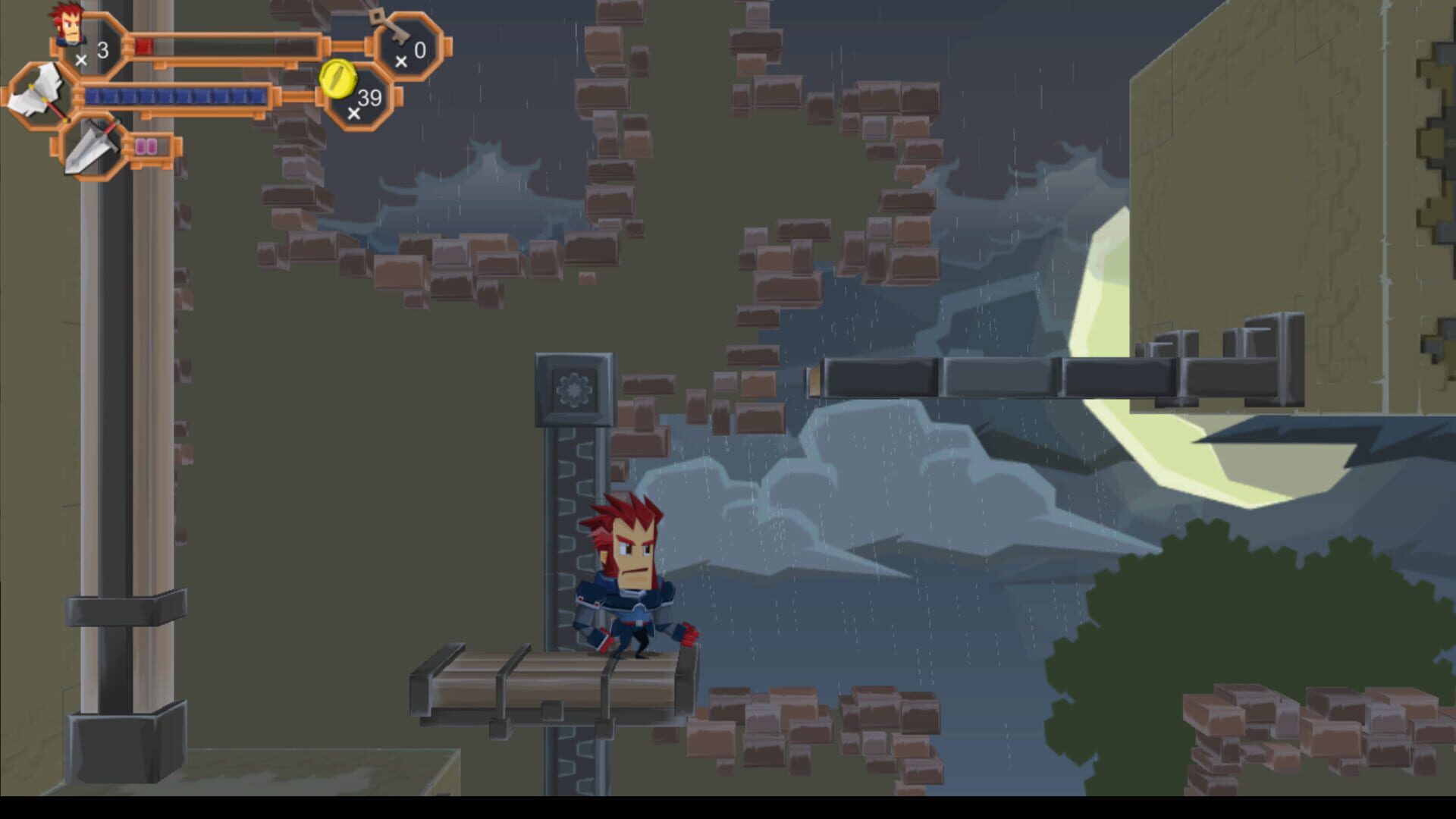
Task: Expand the weapon selection cluster
Action: pyautogui.click(x=64, y=121)
